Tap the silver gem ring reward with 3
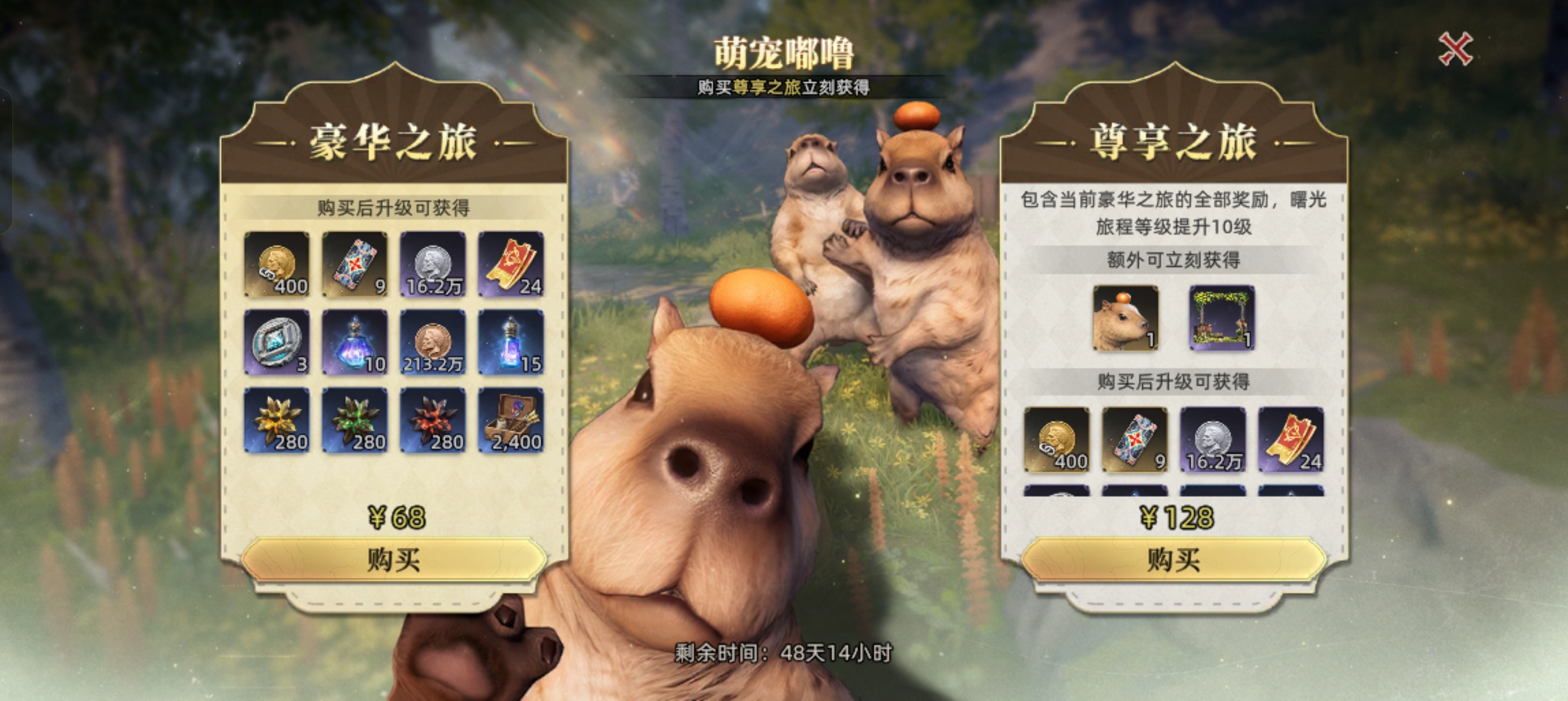Viewport: 1568px width, 701px height. (x=277, y=342)
